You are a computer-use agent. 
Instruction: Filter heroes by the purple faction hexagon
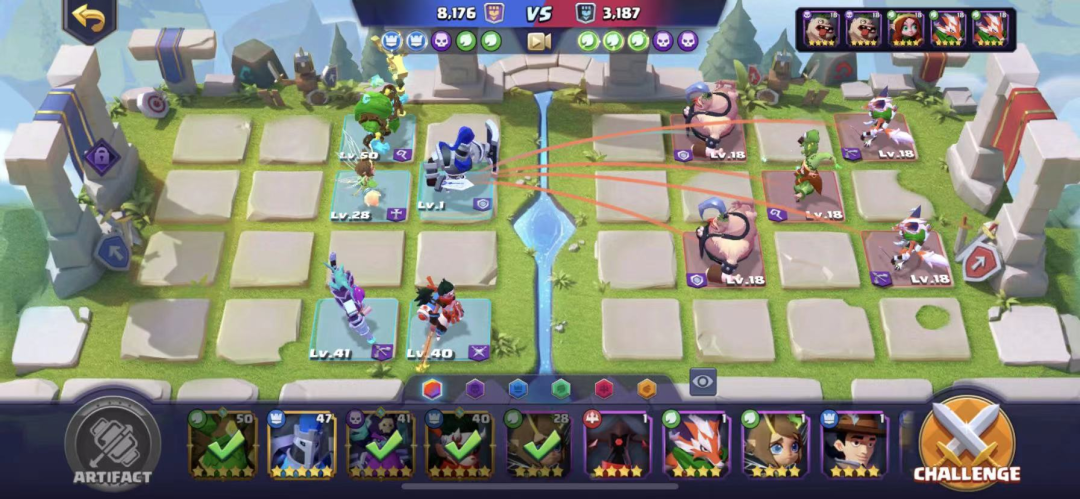point(475,389)
